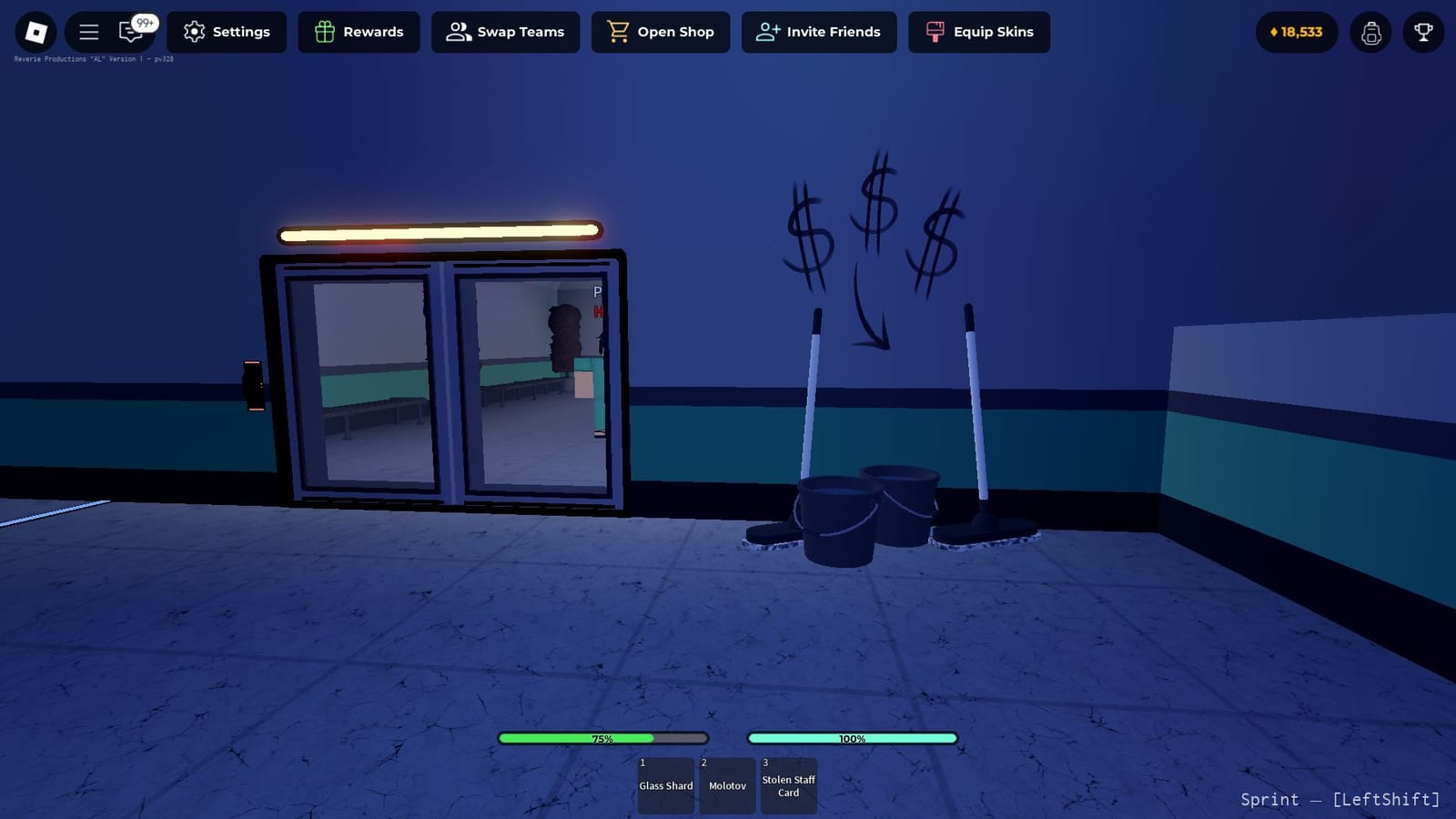
Task: Click the Equip Skins button
Action: coord(979,32)
